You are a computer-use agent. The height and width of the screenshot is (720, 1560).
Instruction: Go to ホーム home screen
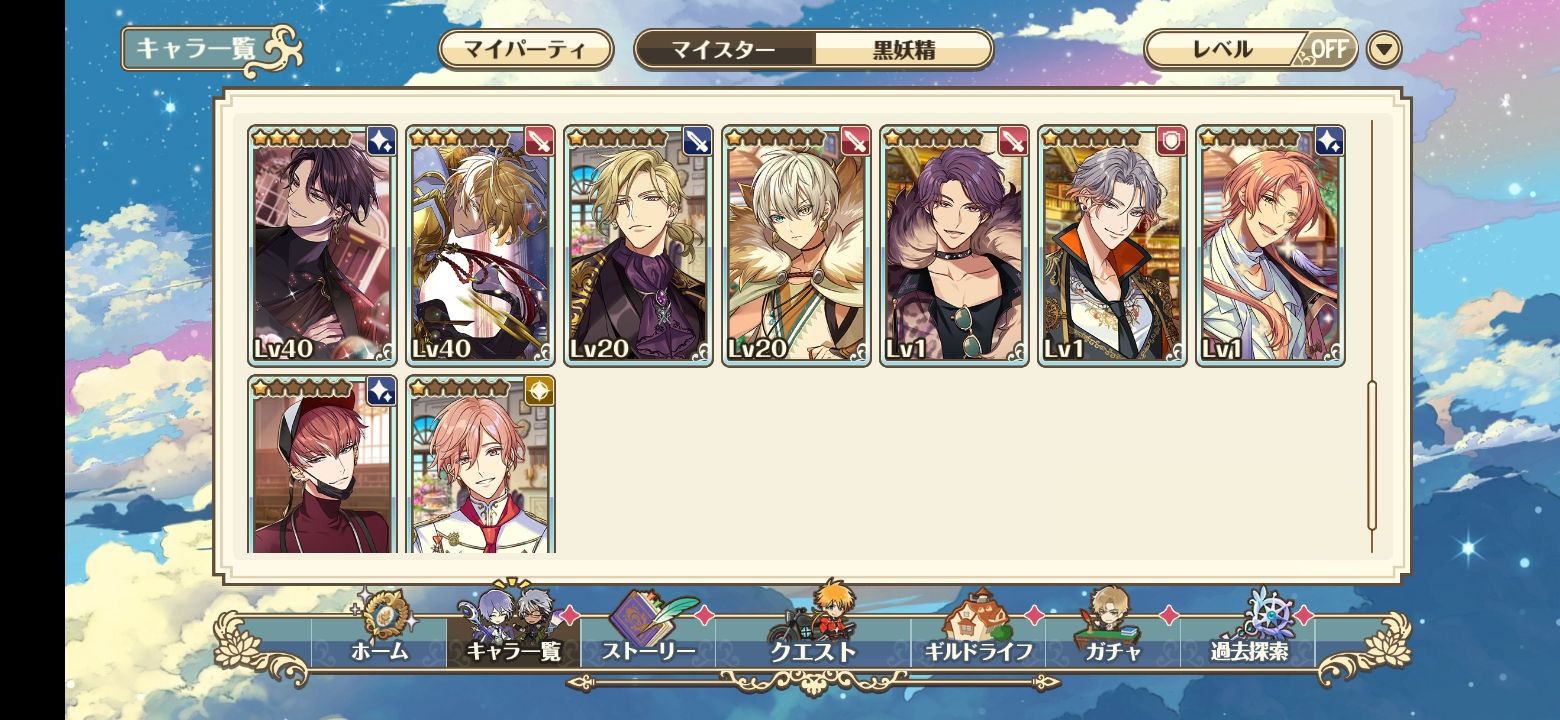[x=379, y=640]
